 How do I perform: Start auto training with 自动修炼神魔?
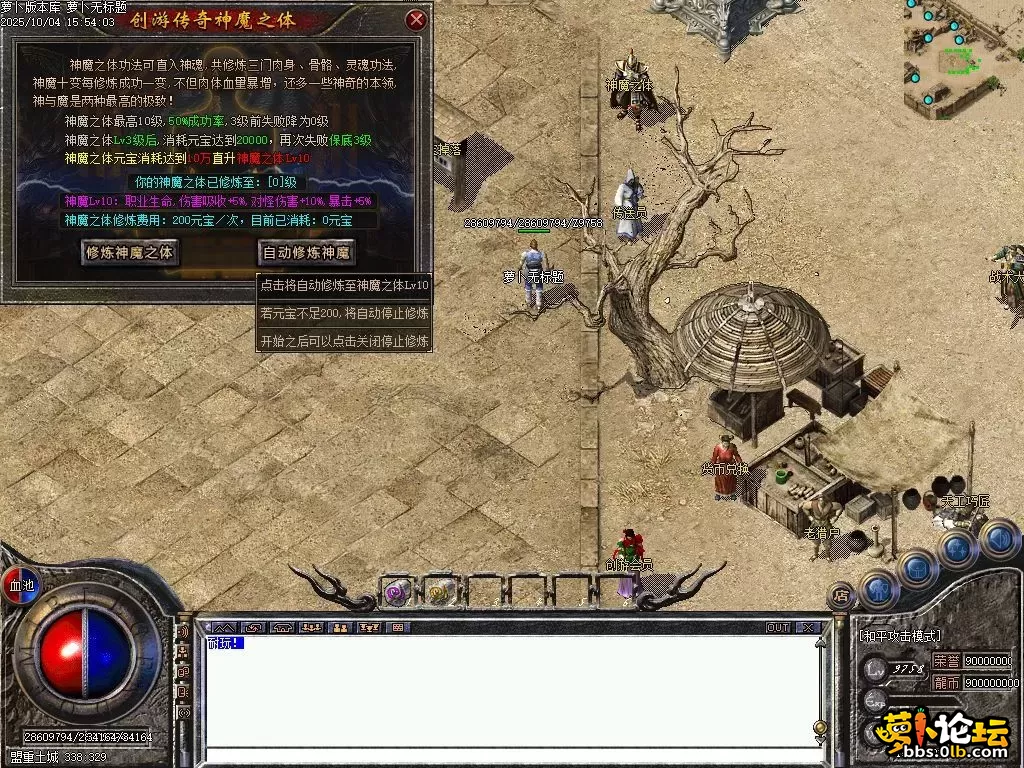point(307,253)
